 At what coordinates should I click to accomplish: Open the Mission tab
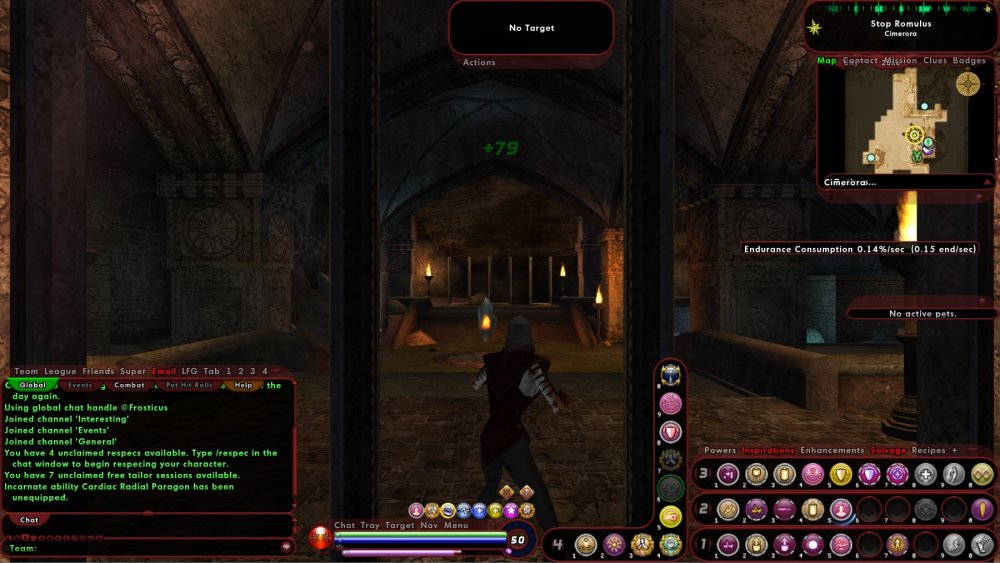(900, 61)
